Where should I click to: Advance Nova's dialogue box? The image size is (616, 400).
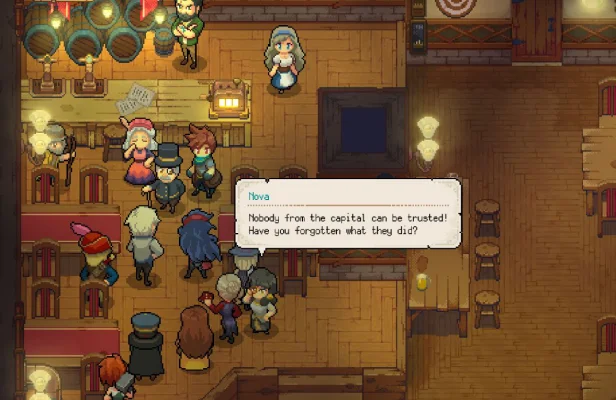tap(348, 214)
